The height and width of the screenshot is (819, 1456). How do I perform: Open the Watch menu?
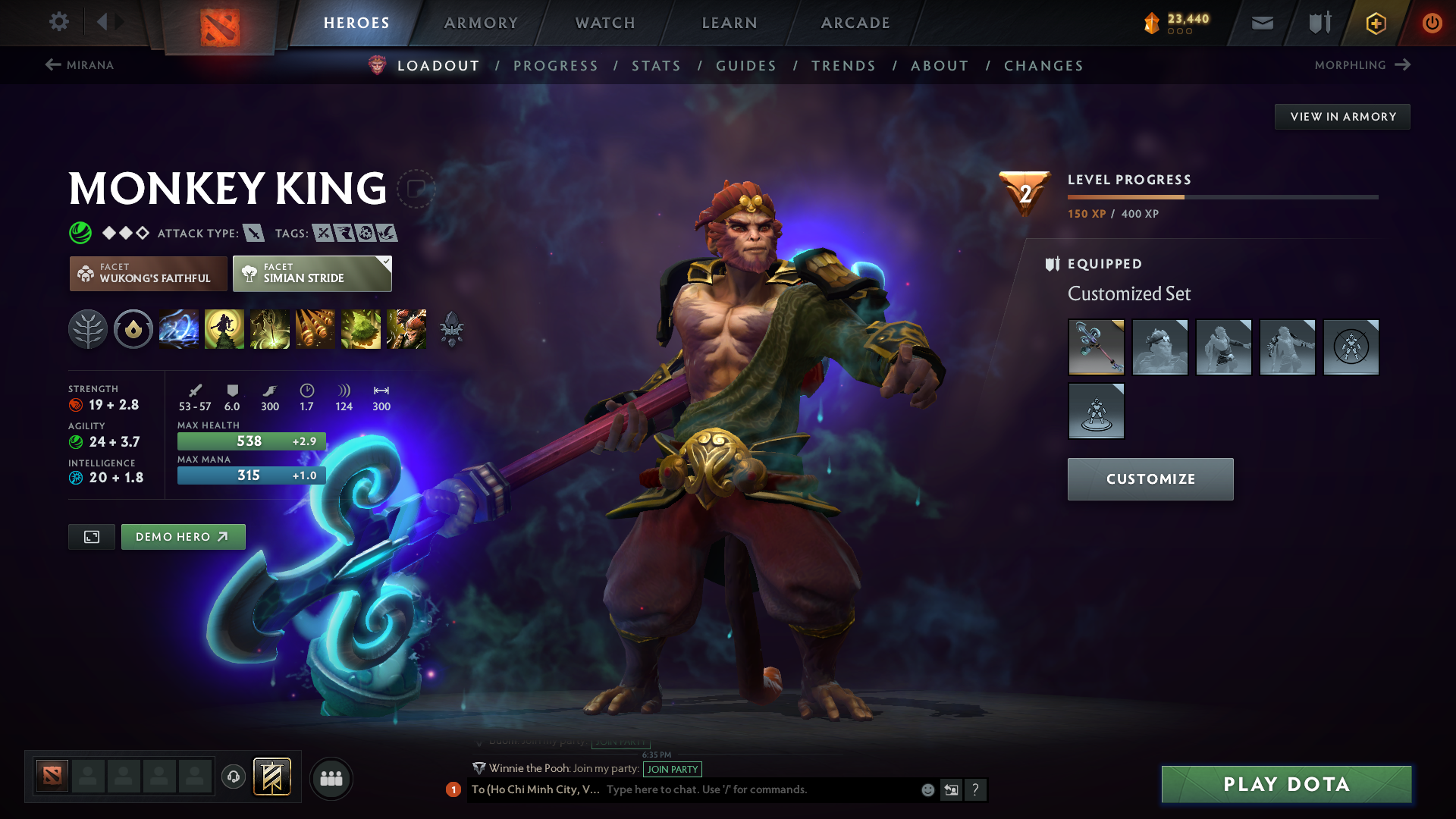(604, 23)
